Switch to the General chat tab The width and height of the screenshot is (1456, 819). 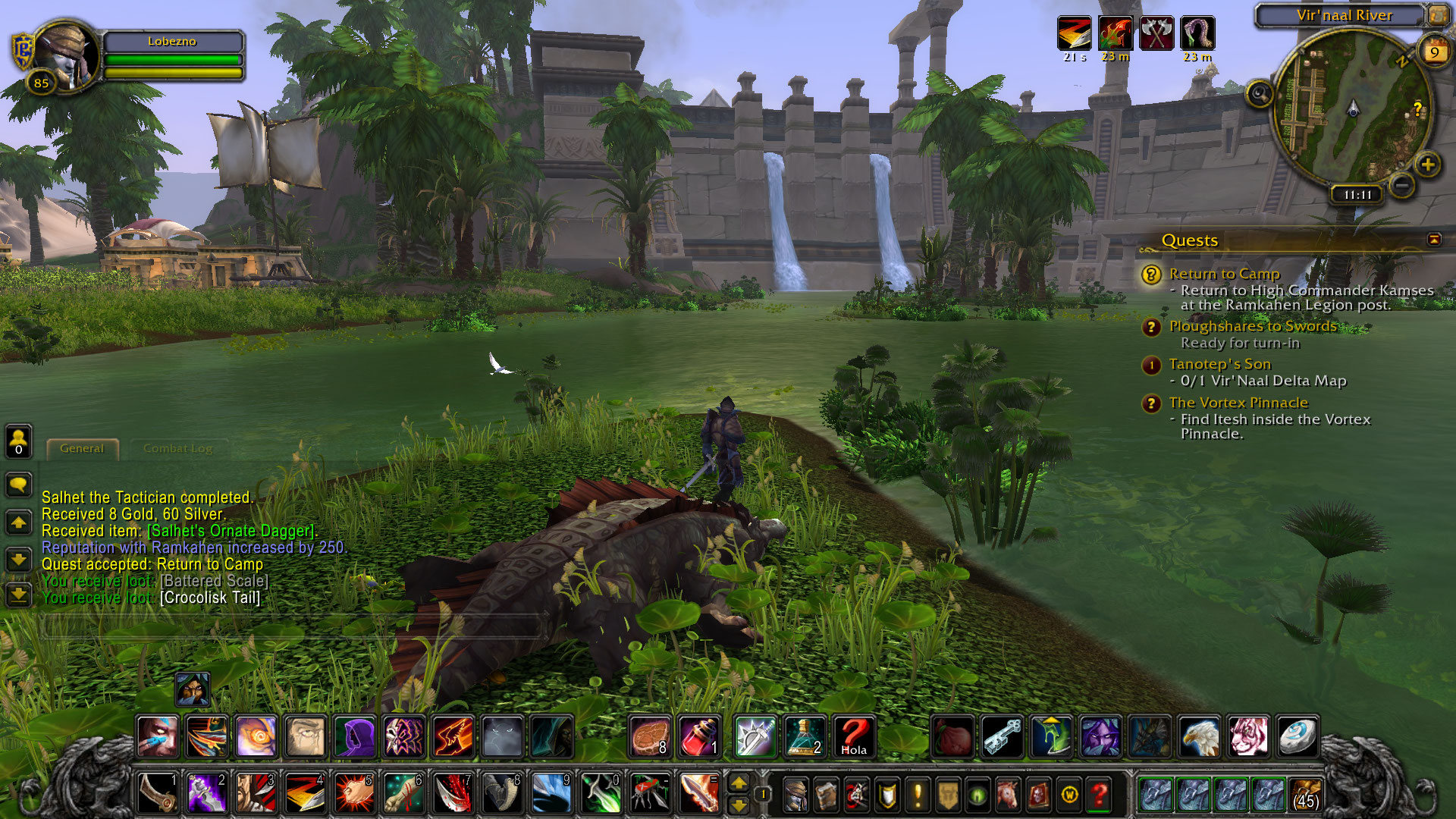click(x=82, y=449)
